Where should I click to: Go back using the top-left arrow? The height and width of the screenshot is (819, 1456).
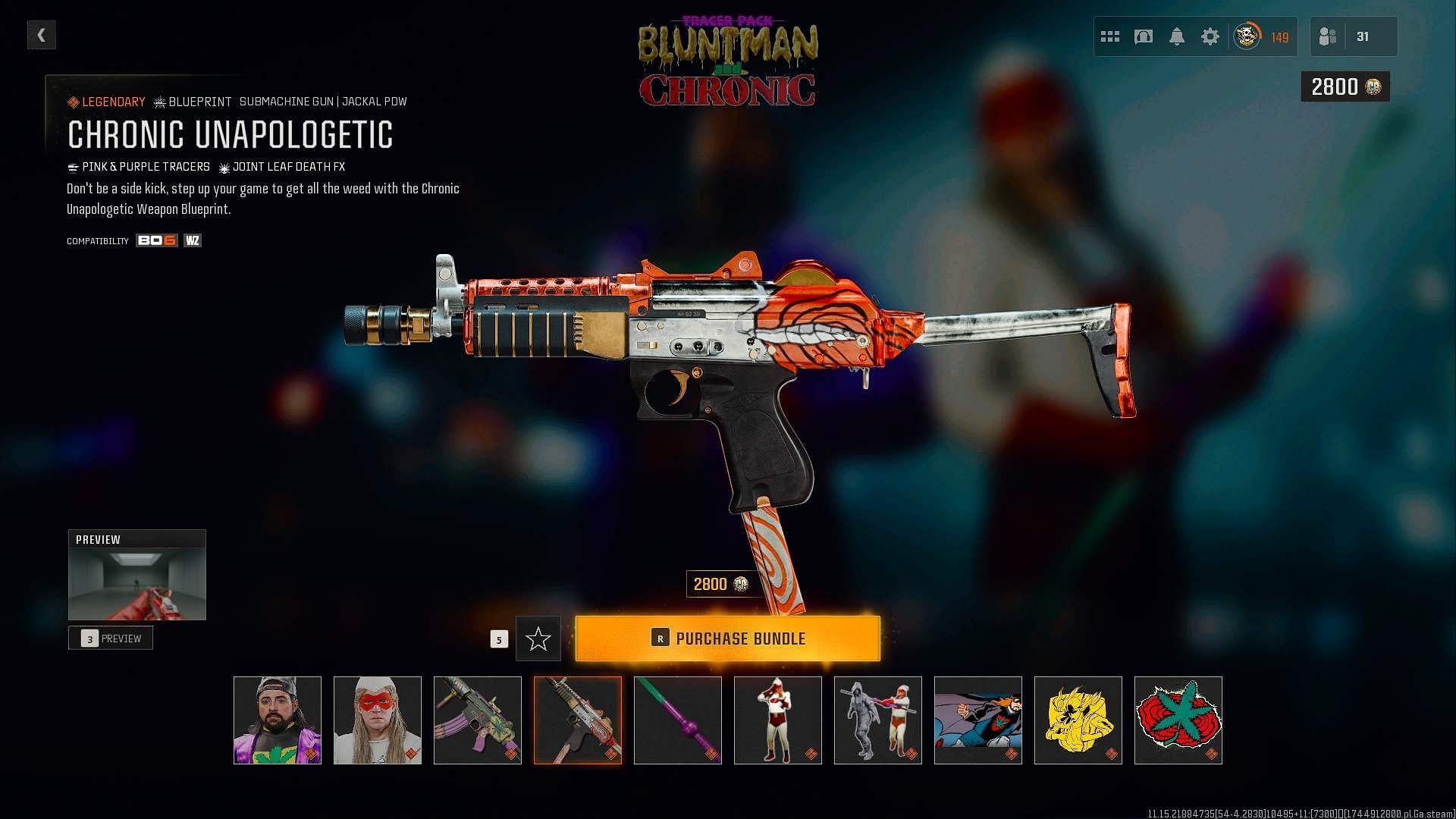pos(41,35)
